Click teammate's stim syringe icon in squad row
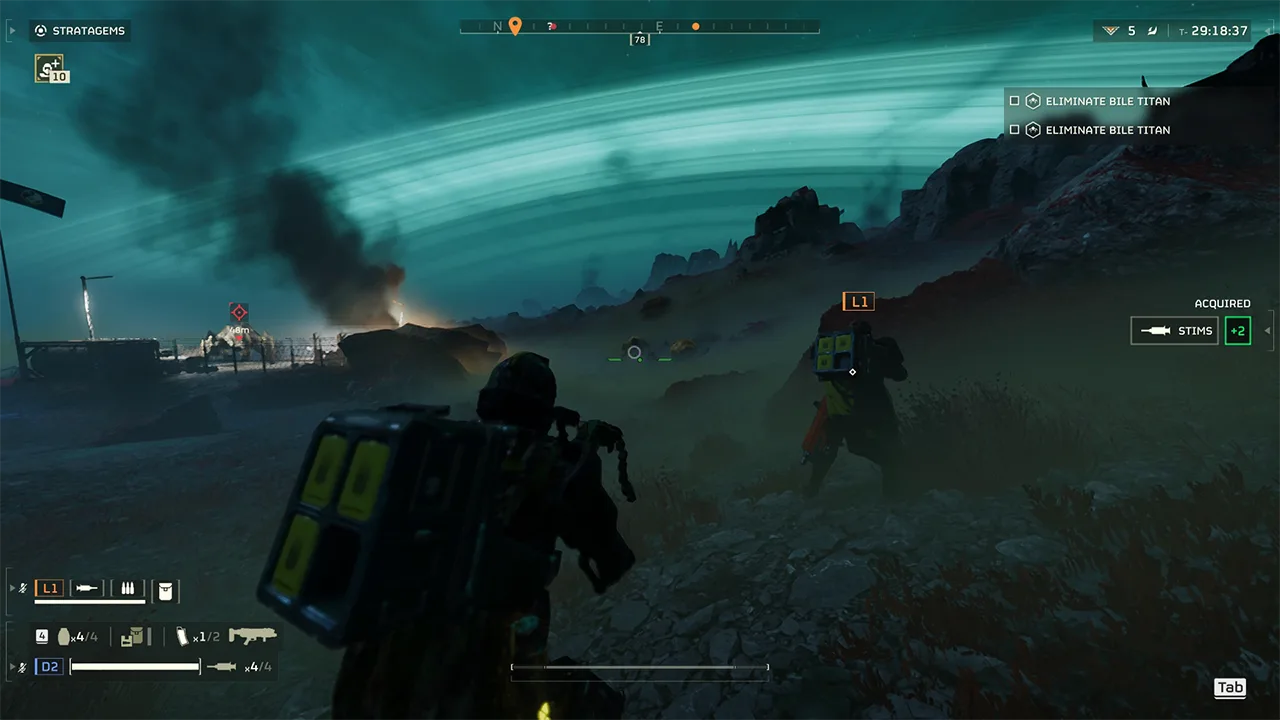The height and width of the screenshot is (720, 1280). tap(88, 589)
